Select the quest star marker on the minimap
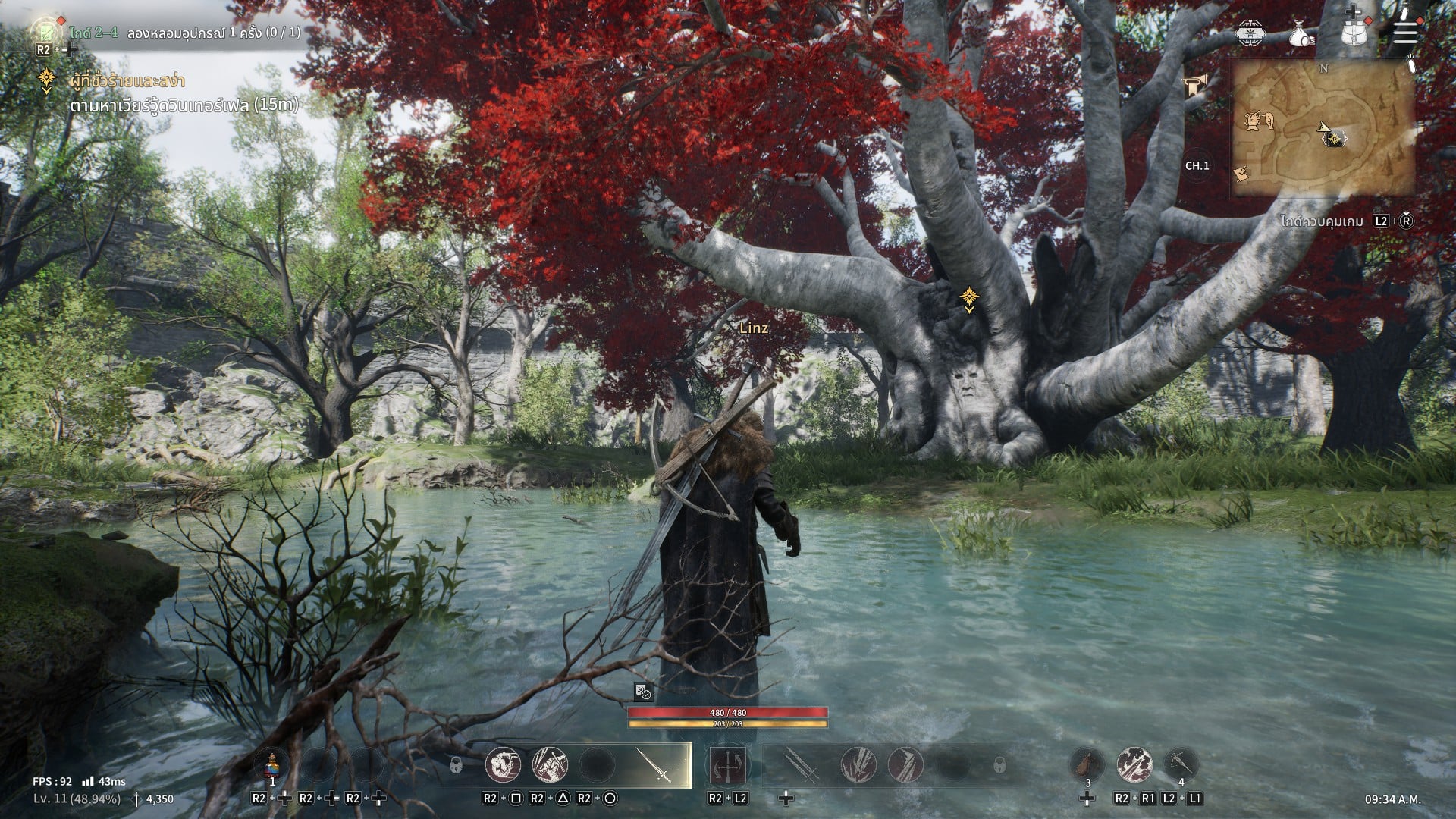Image resolution: width=1456 pixels, height=819 pixels. 1334,138
